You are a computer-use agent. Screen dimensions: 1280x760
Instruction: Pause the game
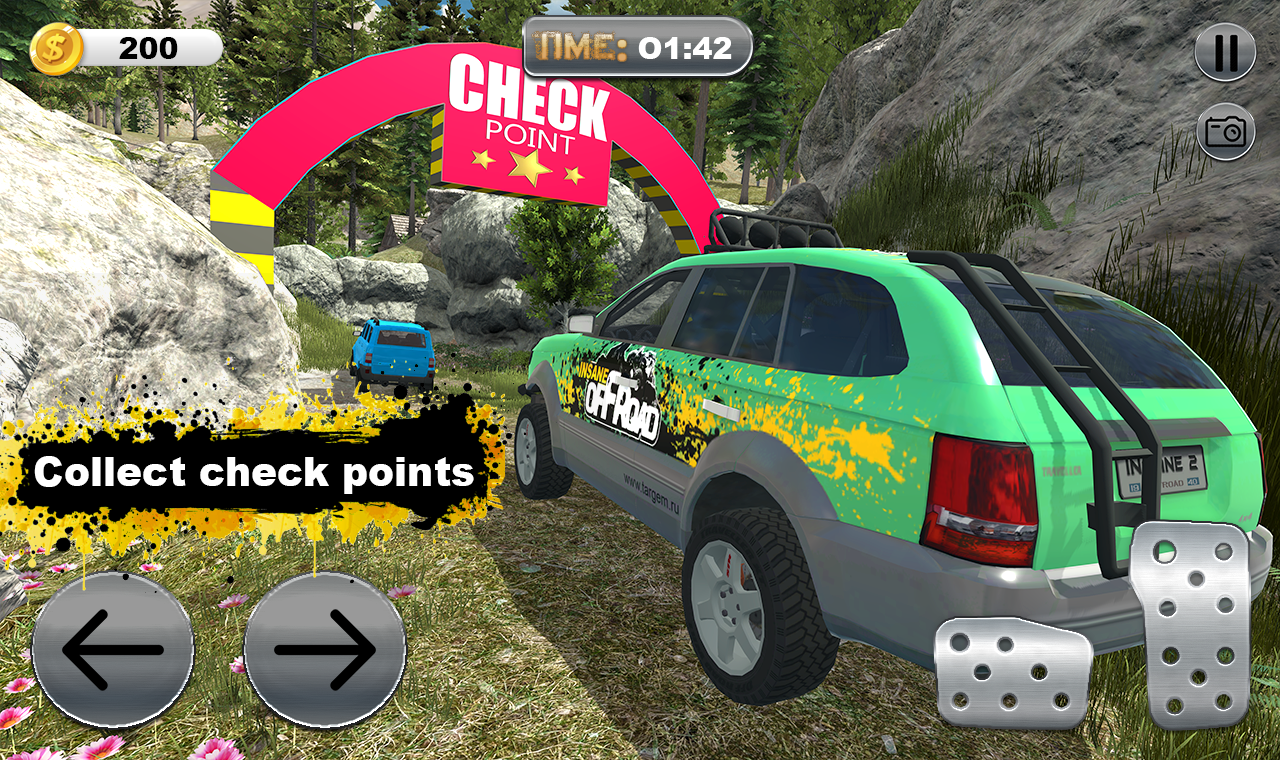click(1225, 52)
